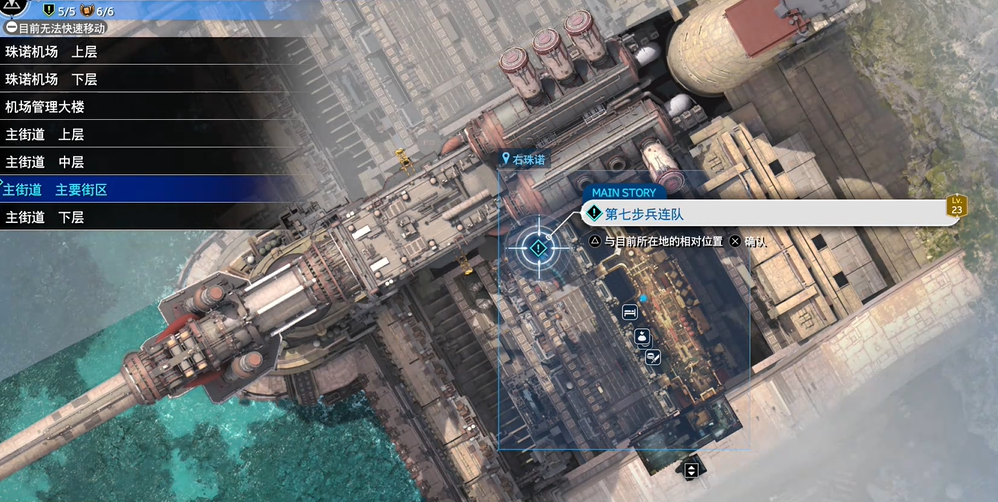Click the 第七步兵连队 quest label
The height and width of the screenshot is (502, 998).
[644, 213]
